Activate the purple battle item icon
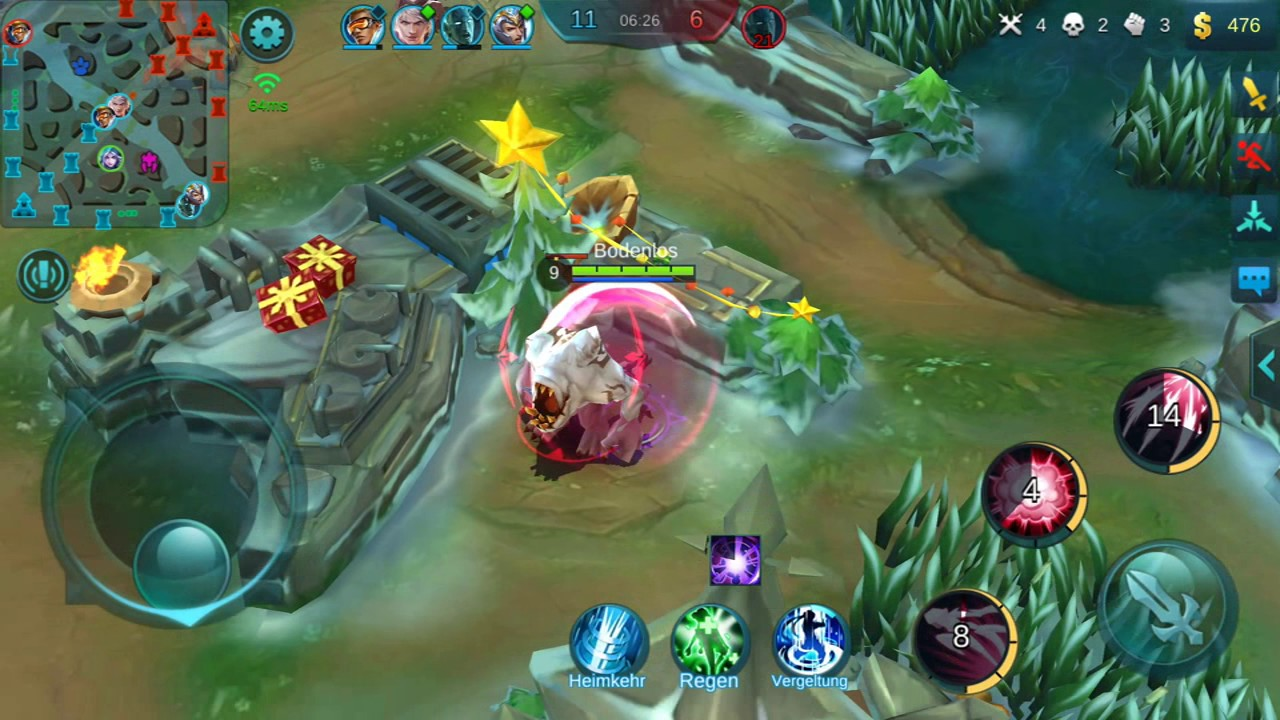 coord(735,562)
